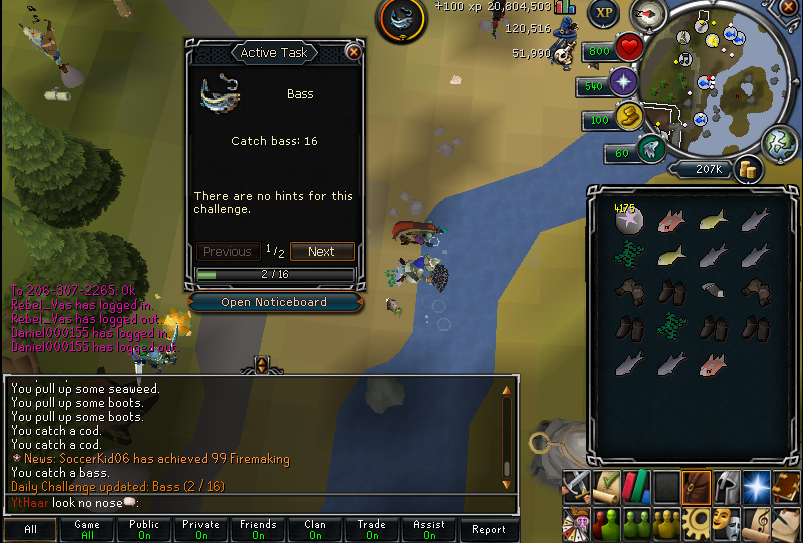803x543 pixels.
Task: Go to the Next active task
Action: pos(321,252)
